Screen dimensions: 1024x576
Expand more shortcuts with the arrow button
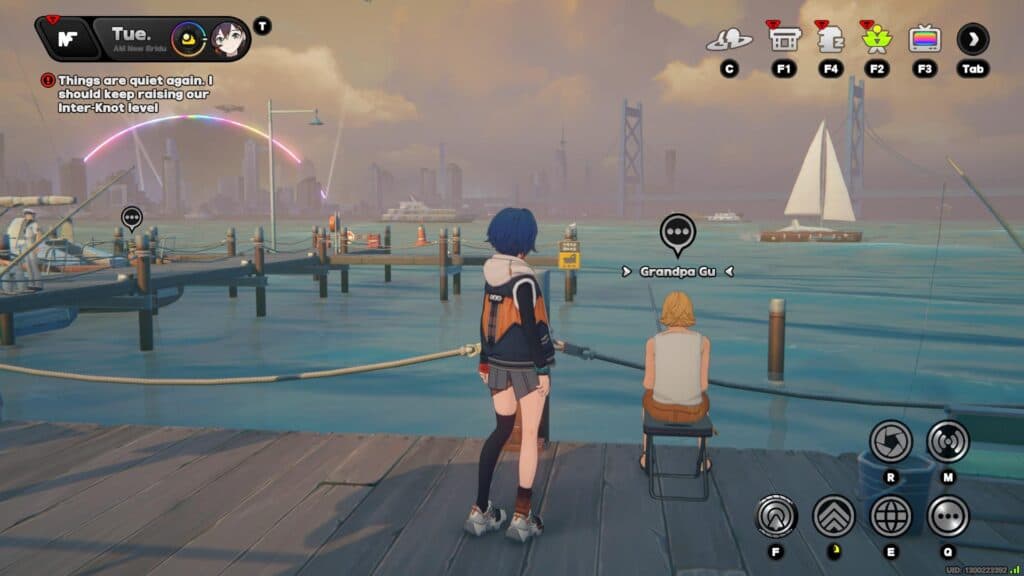click(972, 40)
